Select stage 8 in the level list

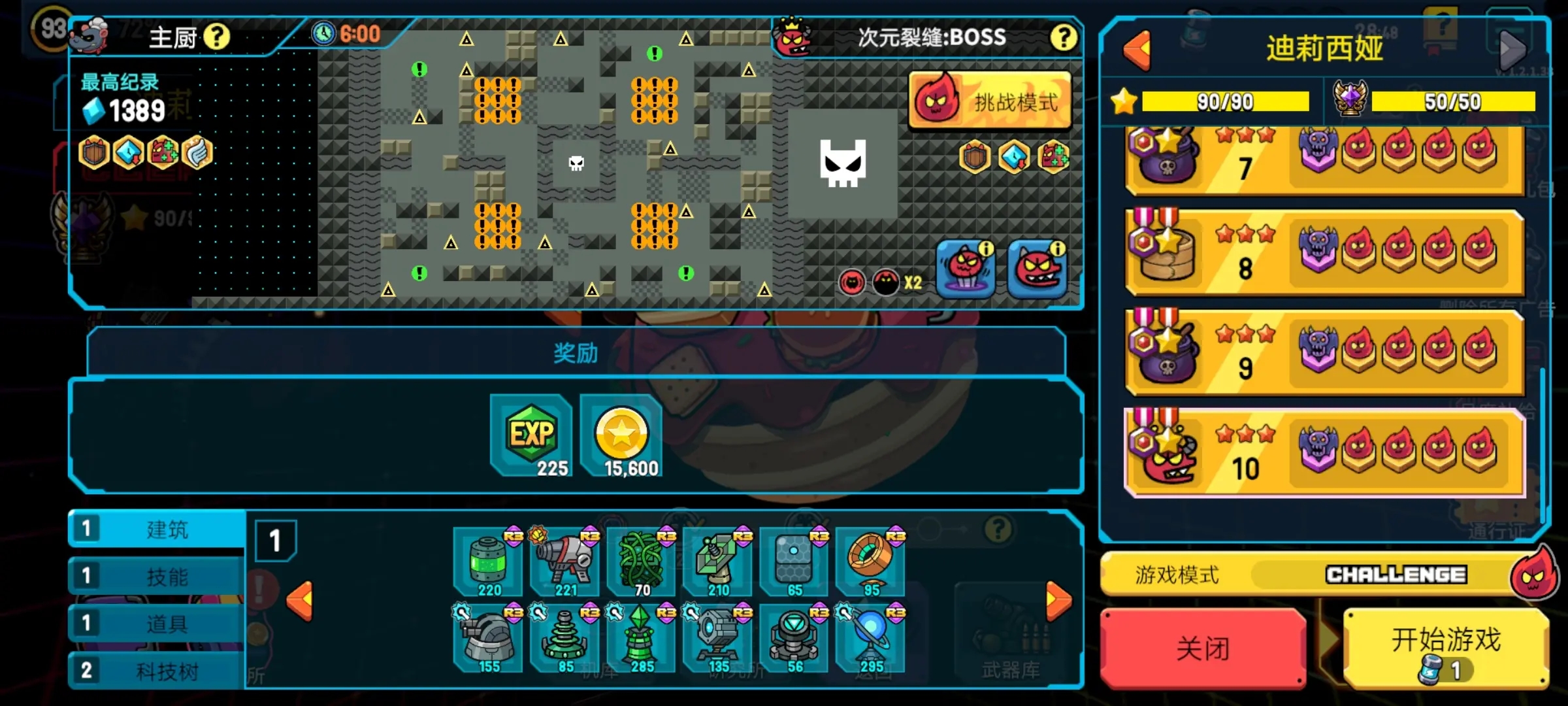[x=1324, y=253]
